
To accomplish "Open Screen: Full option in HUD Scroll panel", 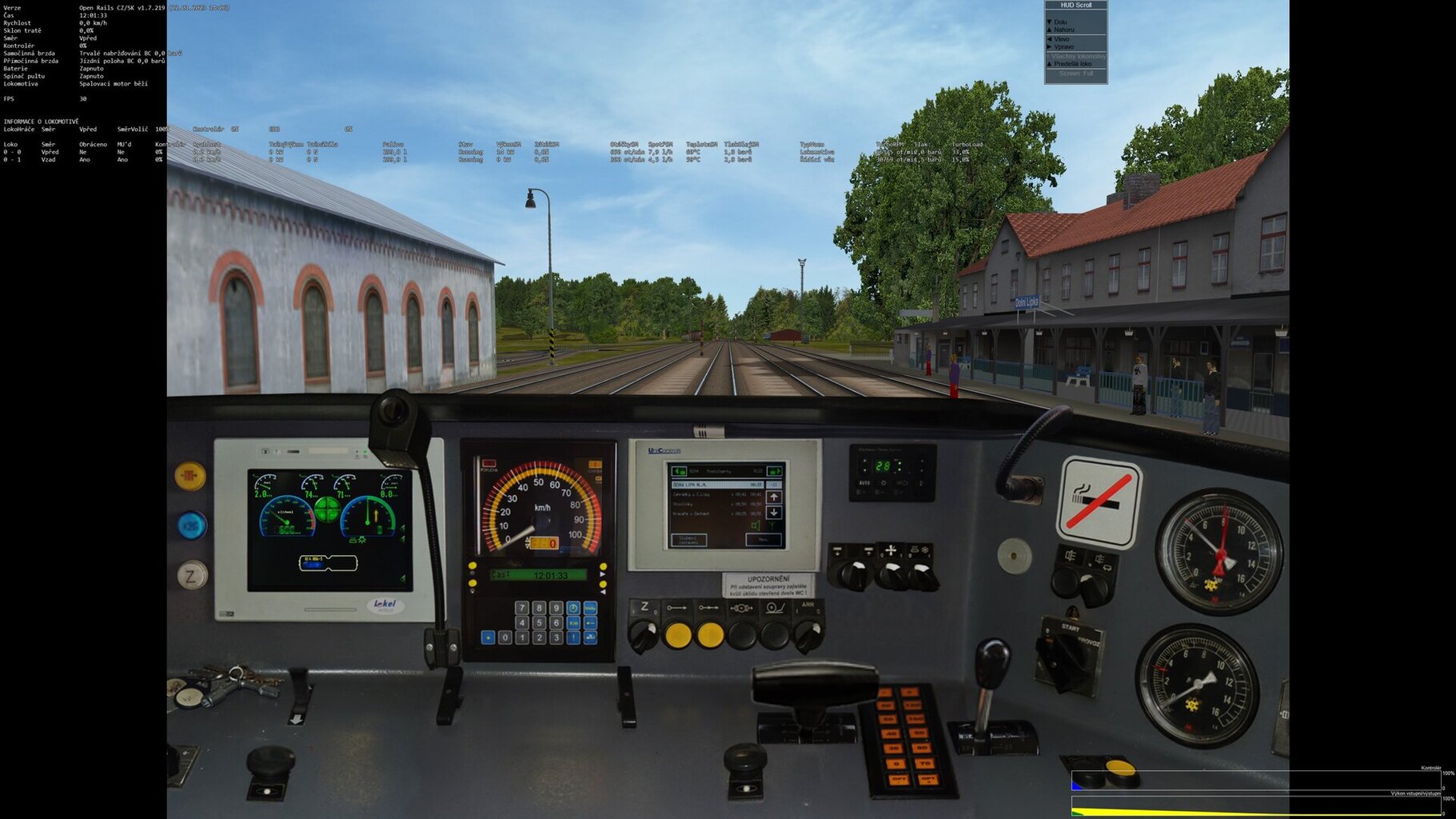I will click(1076, 72).
